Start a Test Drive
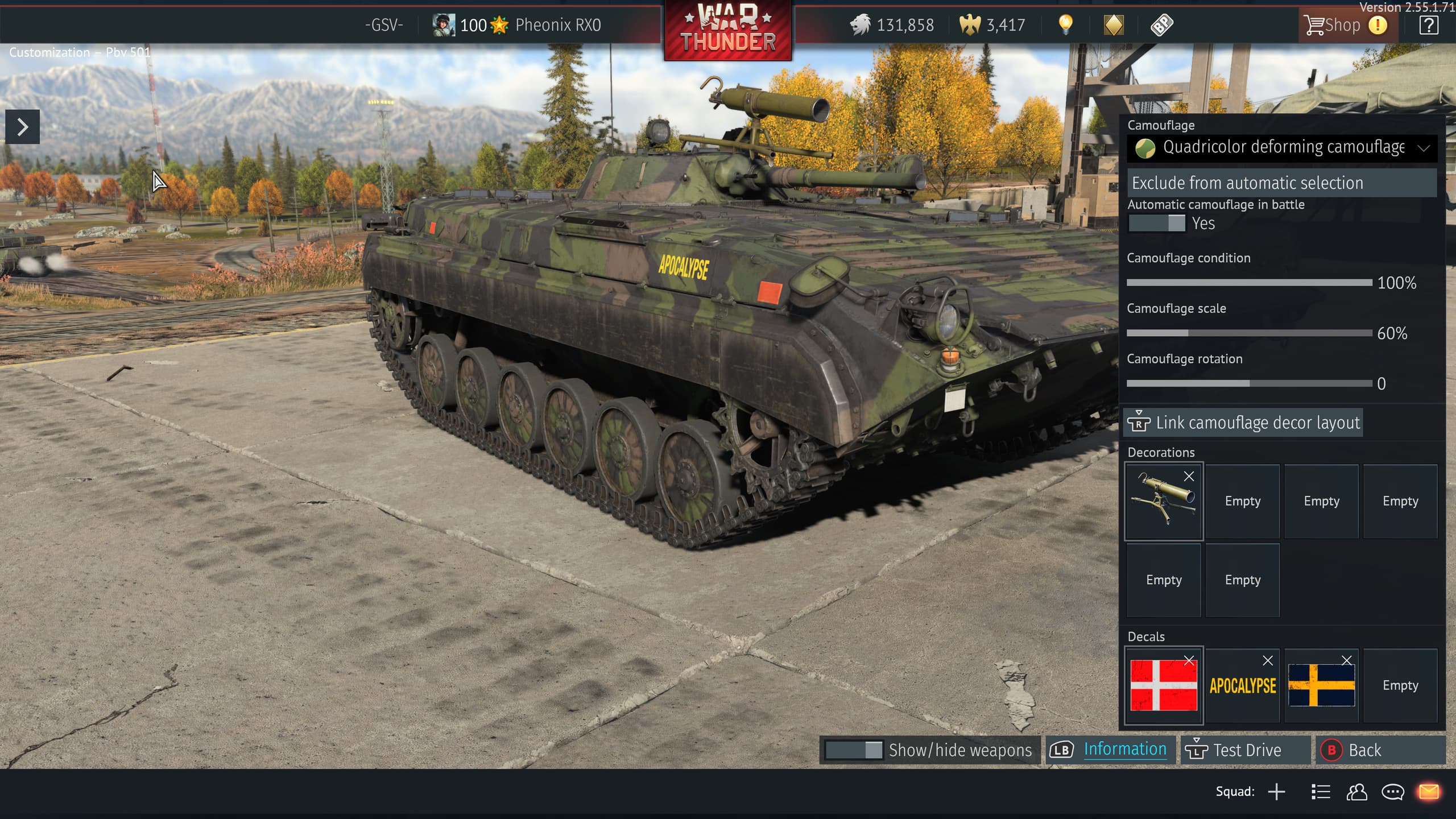Viewport: 1456px width, 819px height. pyautogui.click(x=1246, y=750)
